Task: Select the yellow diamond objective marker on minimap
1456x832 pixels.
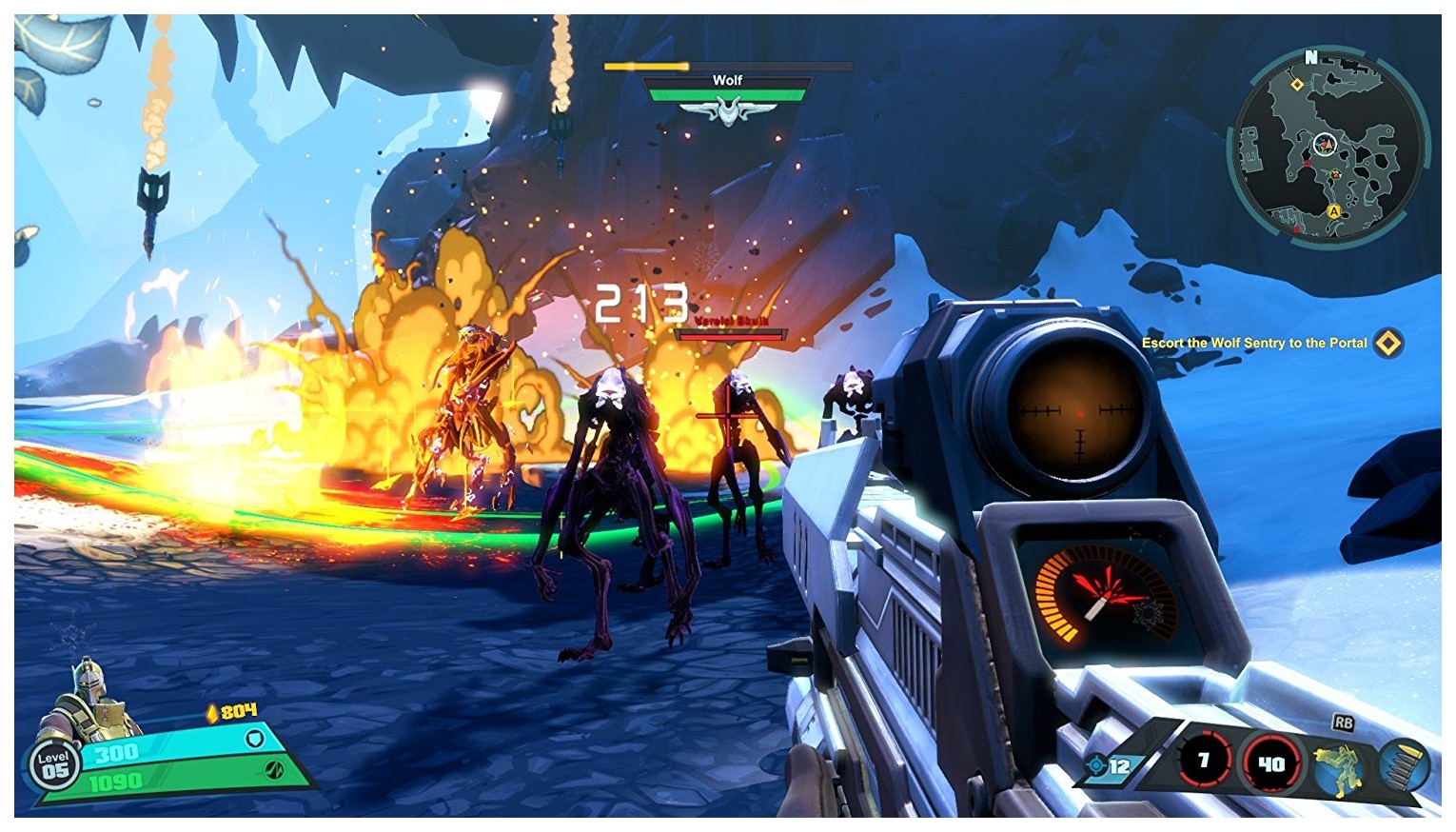Action: click(1296, 85)
